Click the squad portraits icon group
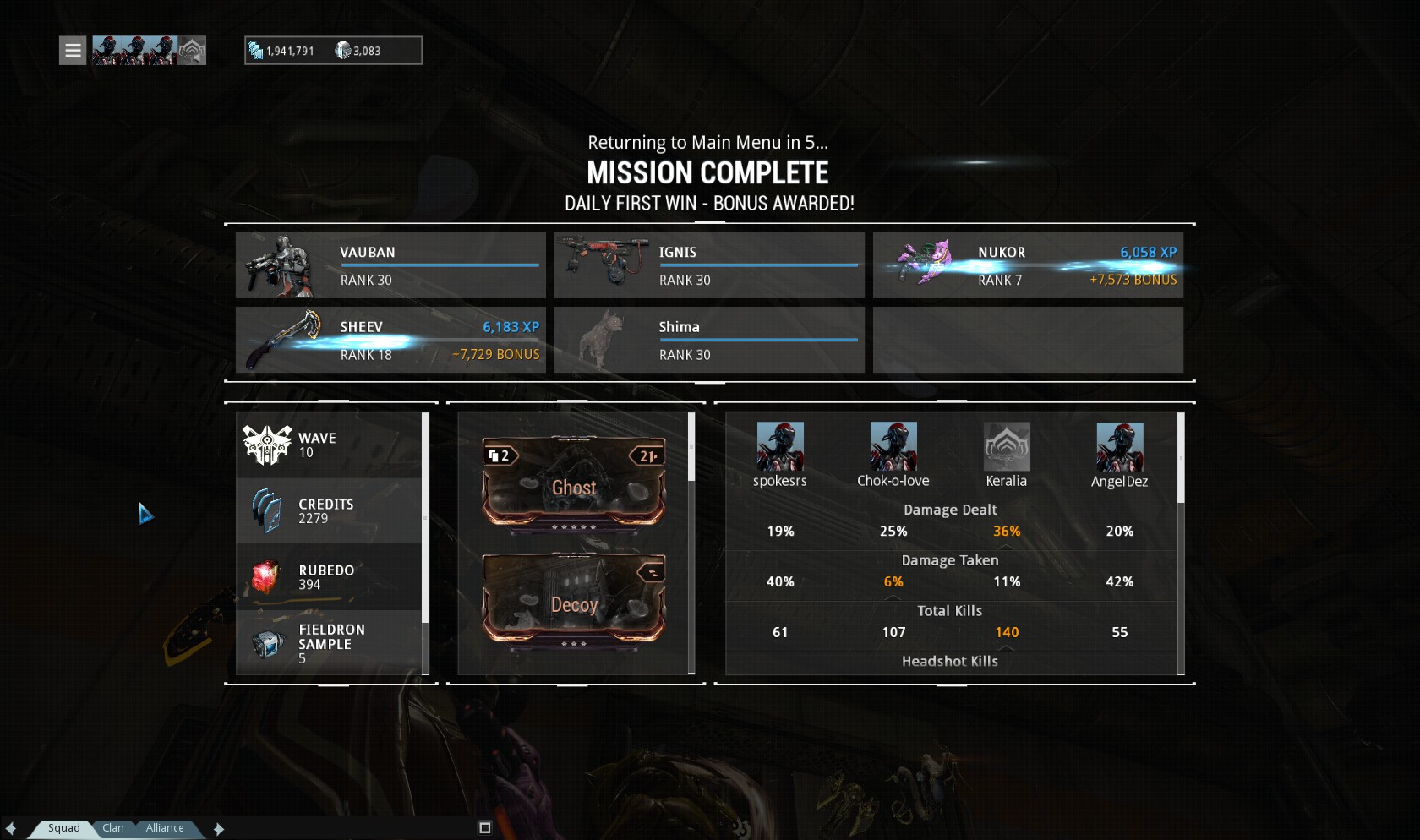The image size is (1420, 840). [x=149, y=51]
